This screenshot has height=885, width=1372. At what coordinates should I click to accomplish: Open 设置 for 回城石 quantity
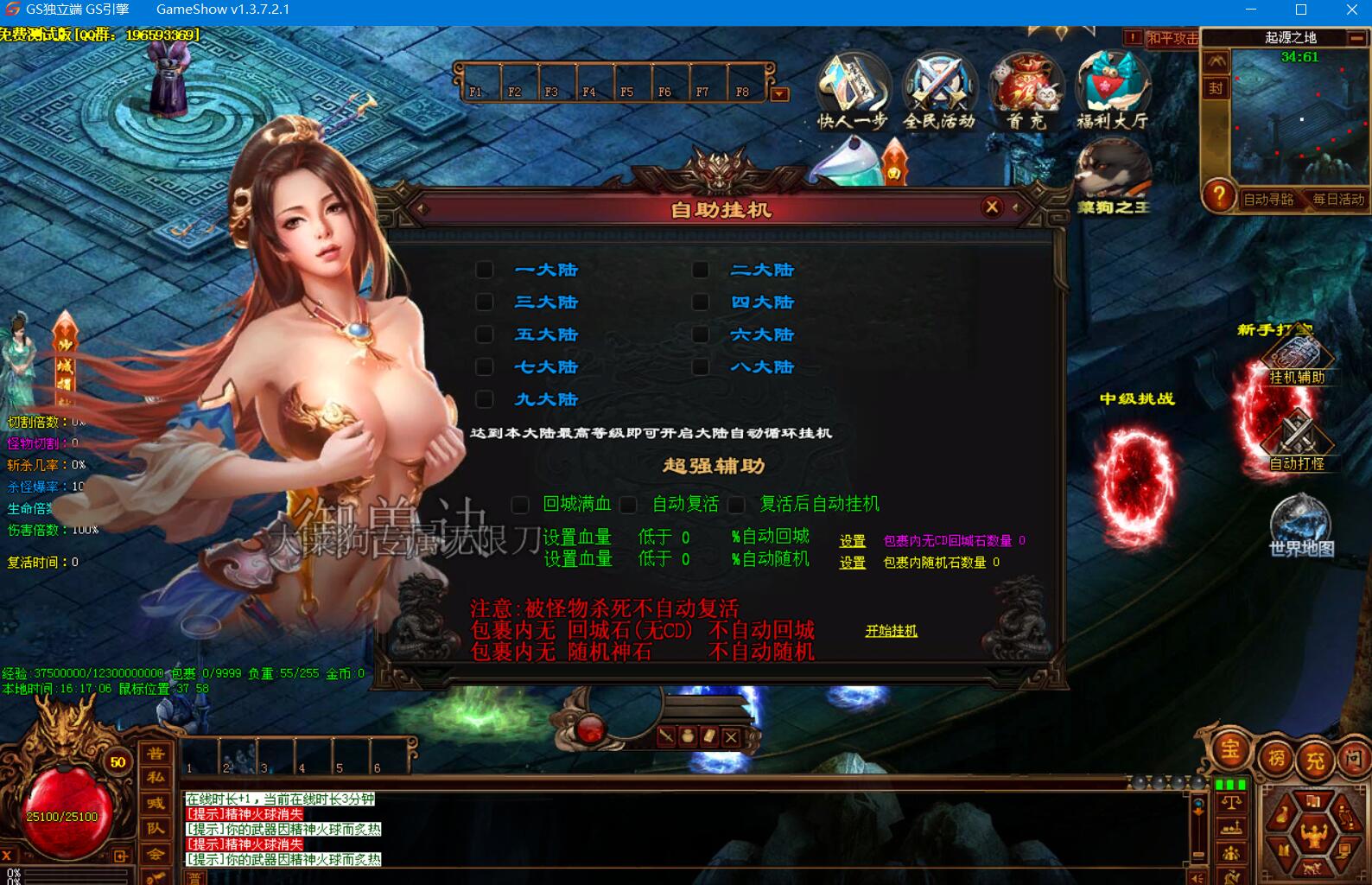coord(853,541)
